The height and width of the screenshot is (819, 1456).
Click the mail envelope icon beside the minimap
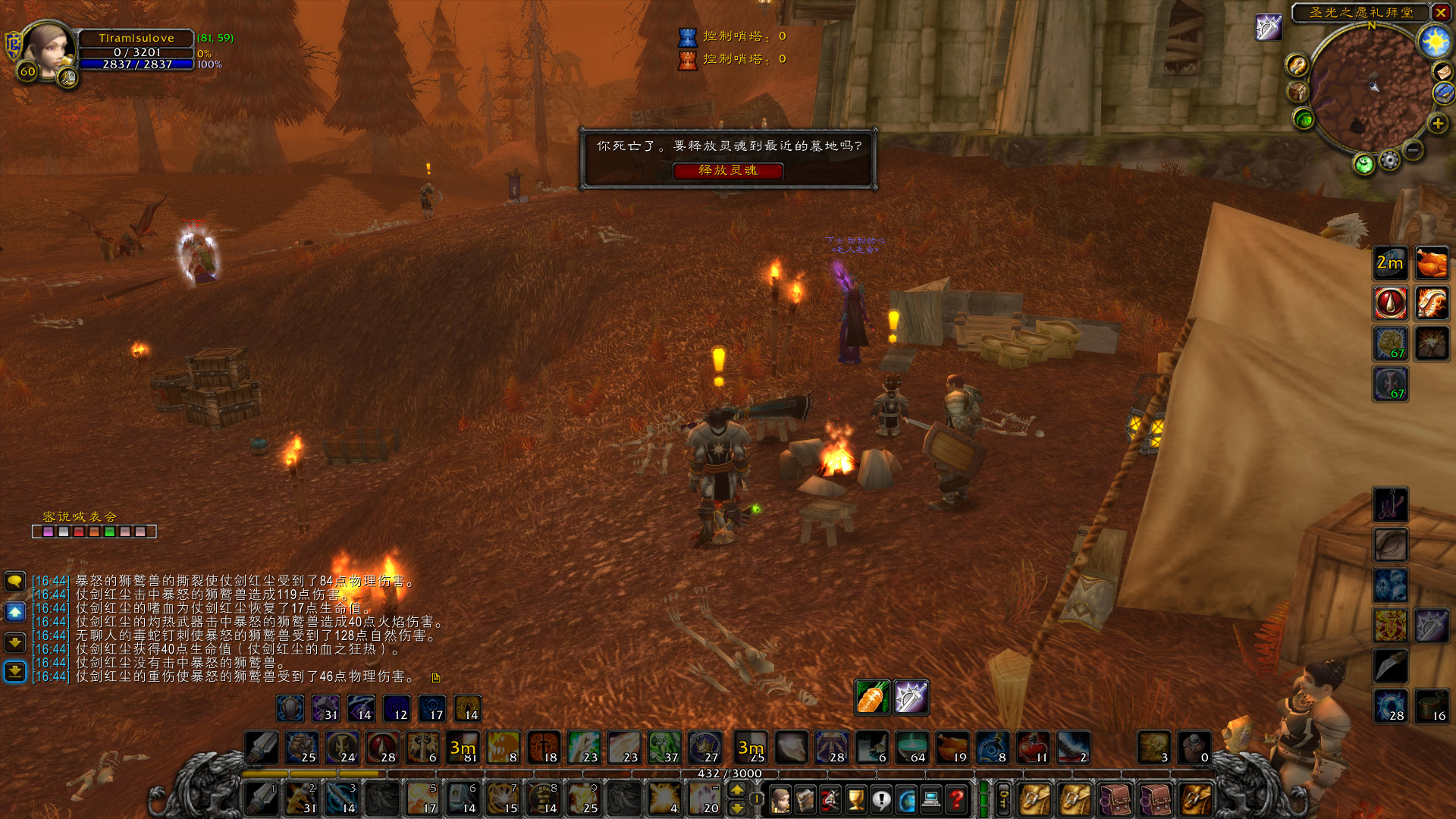(1442, 71)
